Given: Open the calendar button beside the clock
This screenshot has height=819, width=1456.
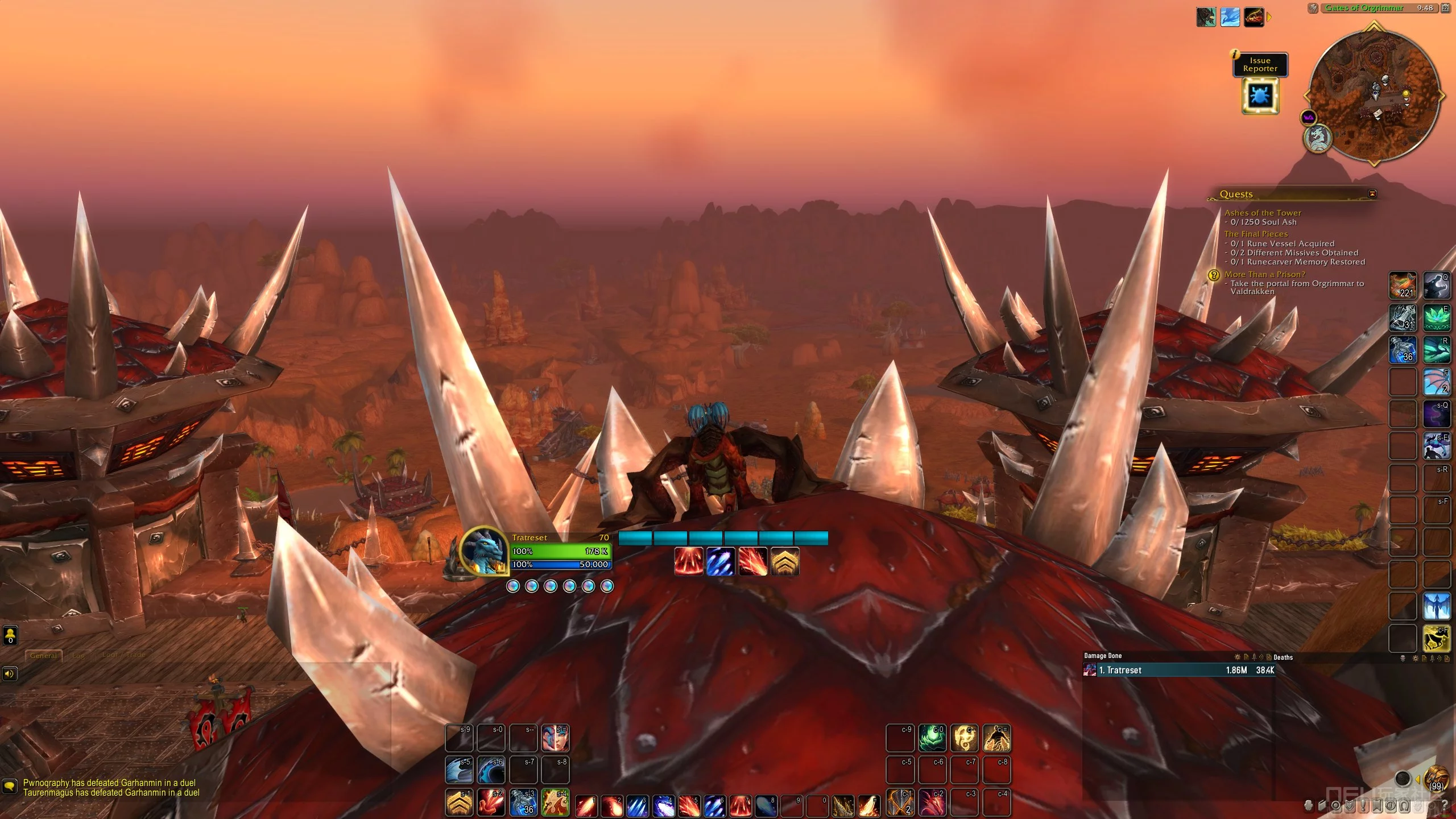Looking at the screenshot, I should (1445, 8).
